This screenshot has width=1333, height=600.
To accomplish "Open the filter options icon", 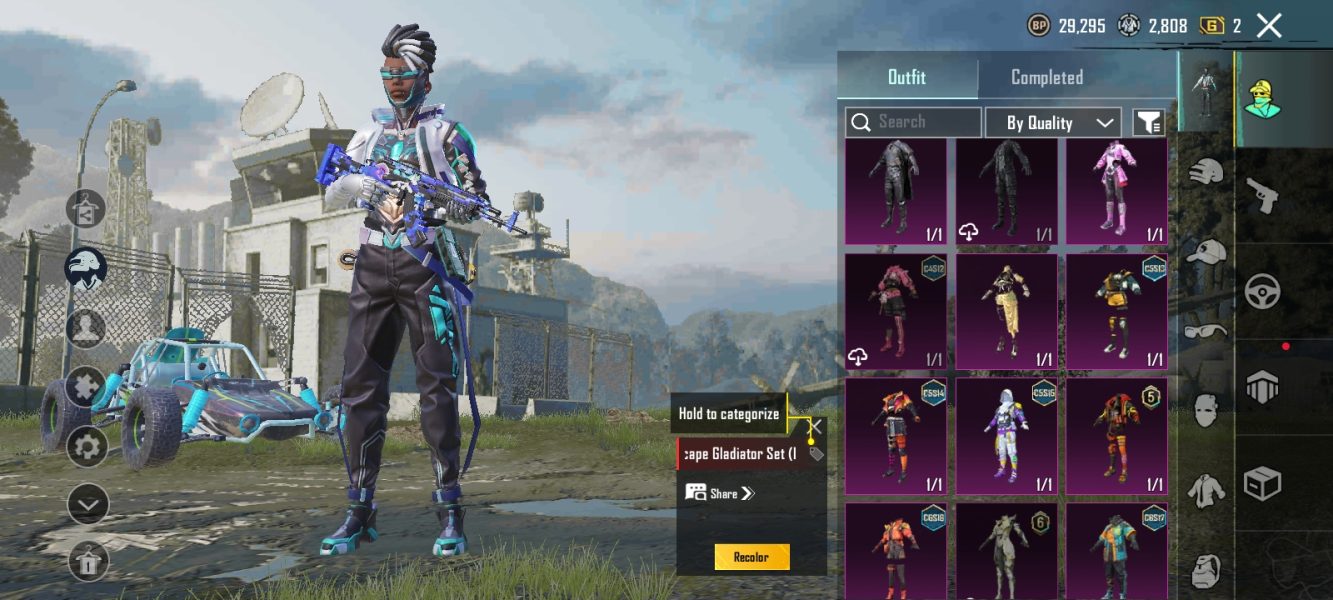I will (1149, 122).
